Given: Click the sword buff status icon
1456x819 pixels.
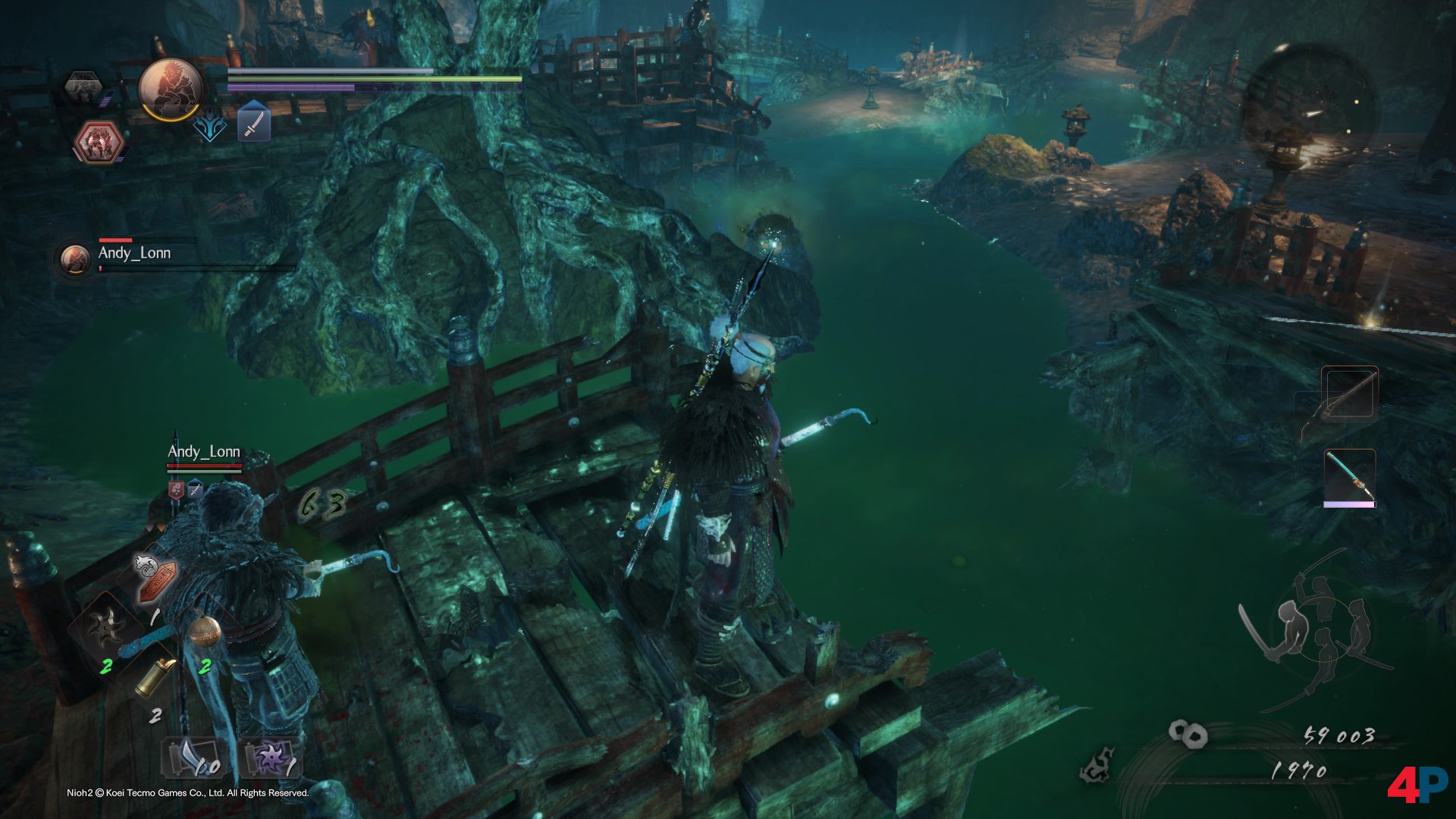Looking at the screenshot, I should coord(254,124).
